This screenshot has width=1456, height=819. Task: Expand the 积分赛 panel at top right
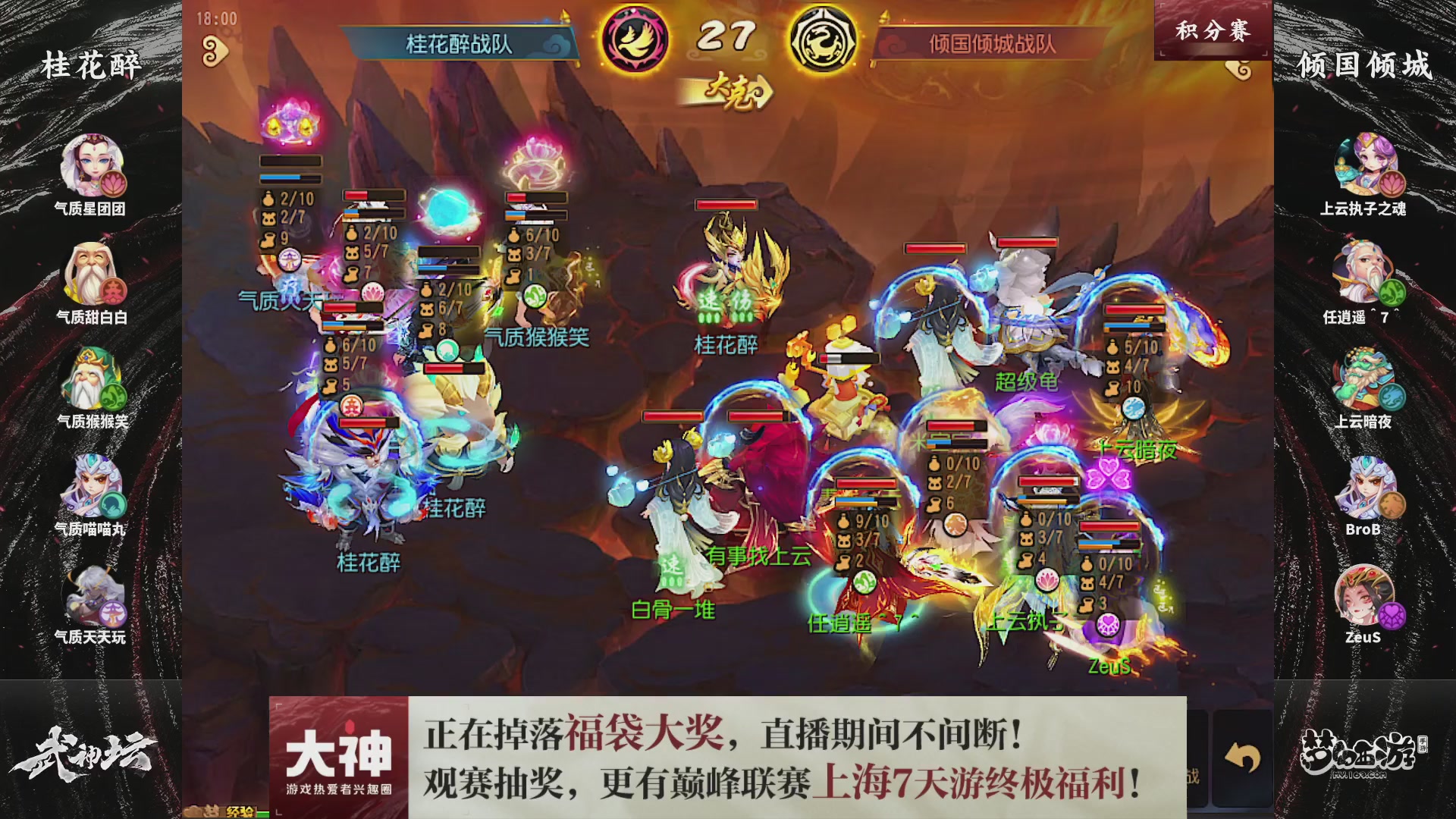(1213, 29)
